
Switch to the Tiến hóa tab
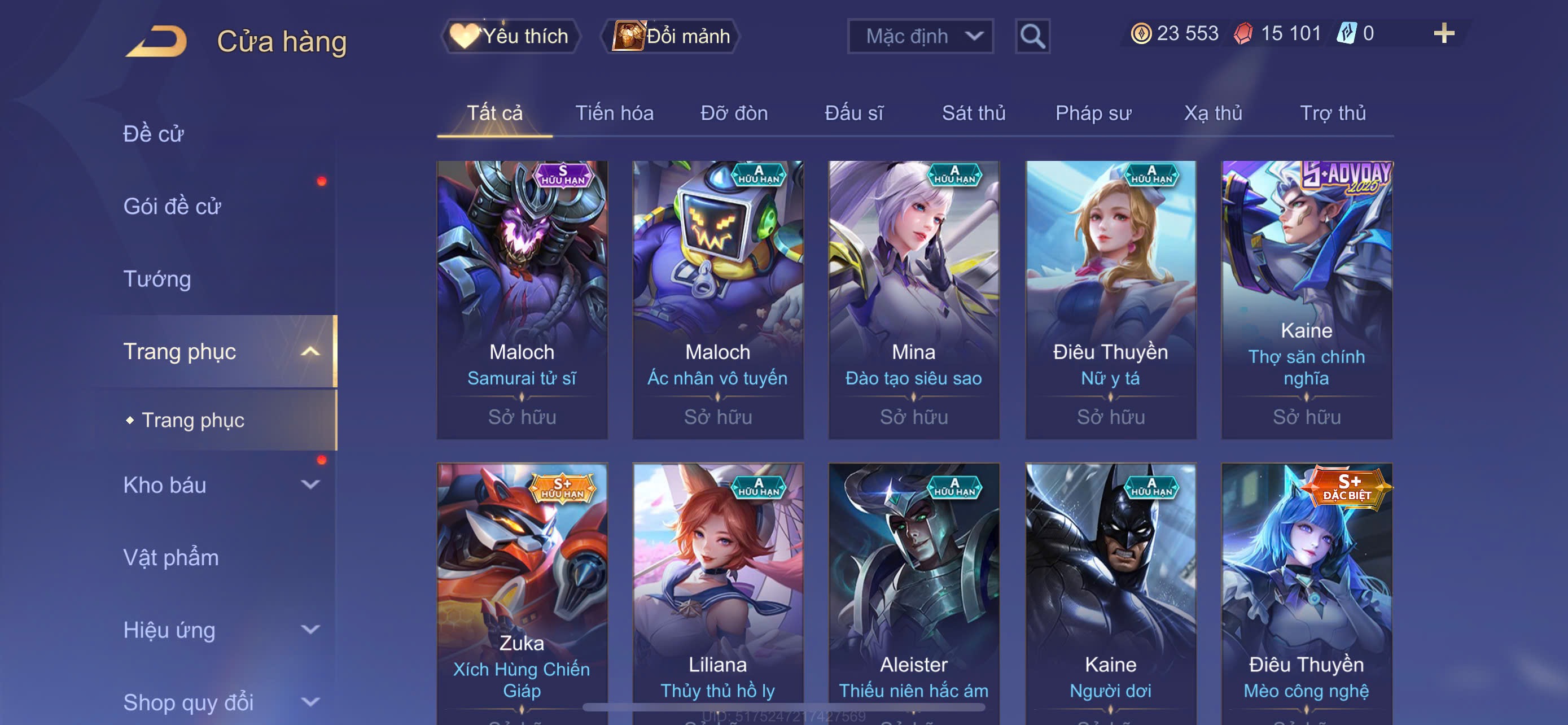point(614,113)
